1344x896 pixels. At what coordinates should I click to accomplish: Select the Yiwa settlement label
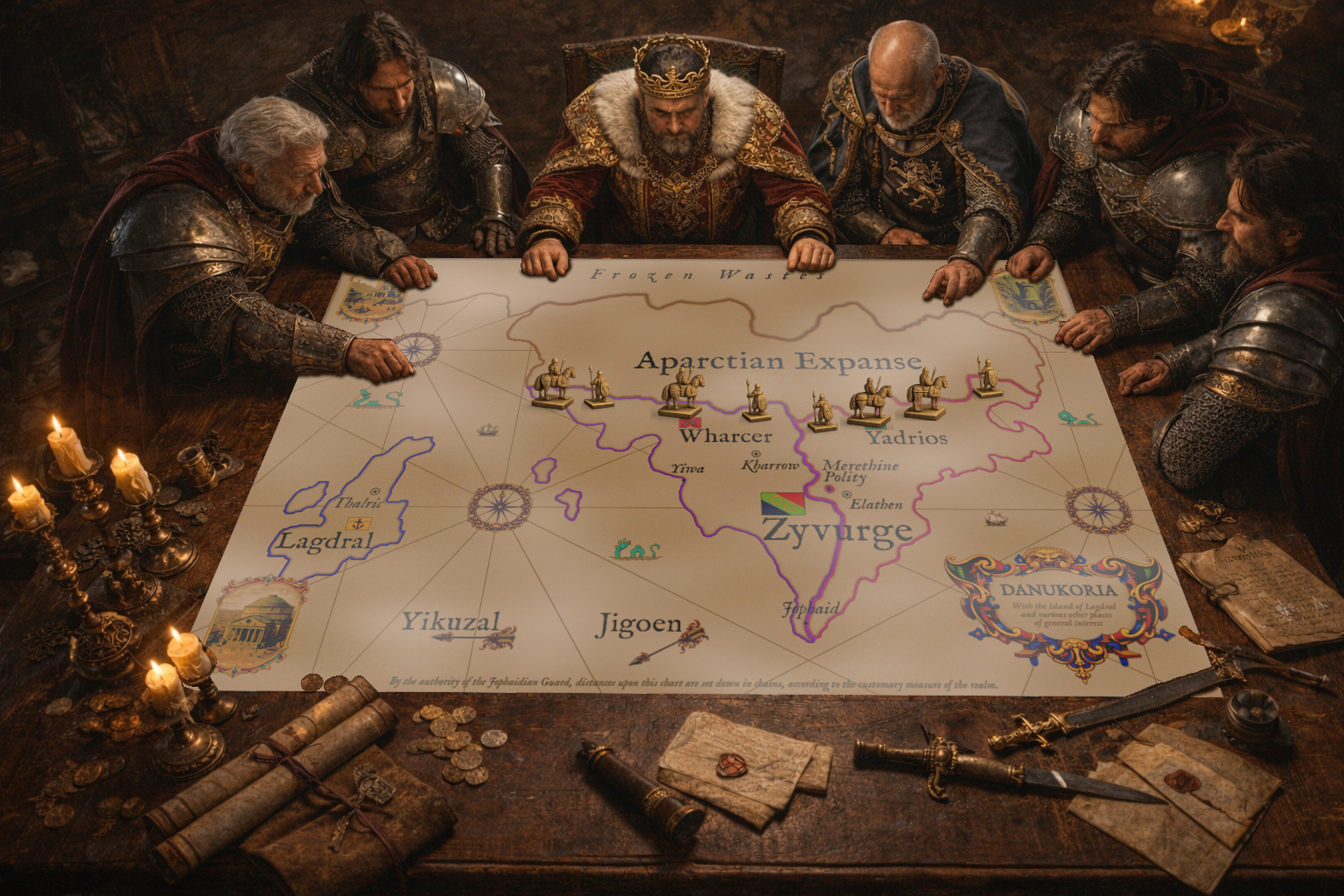click(x=688, y=469)
